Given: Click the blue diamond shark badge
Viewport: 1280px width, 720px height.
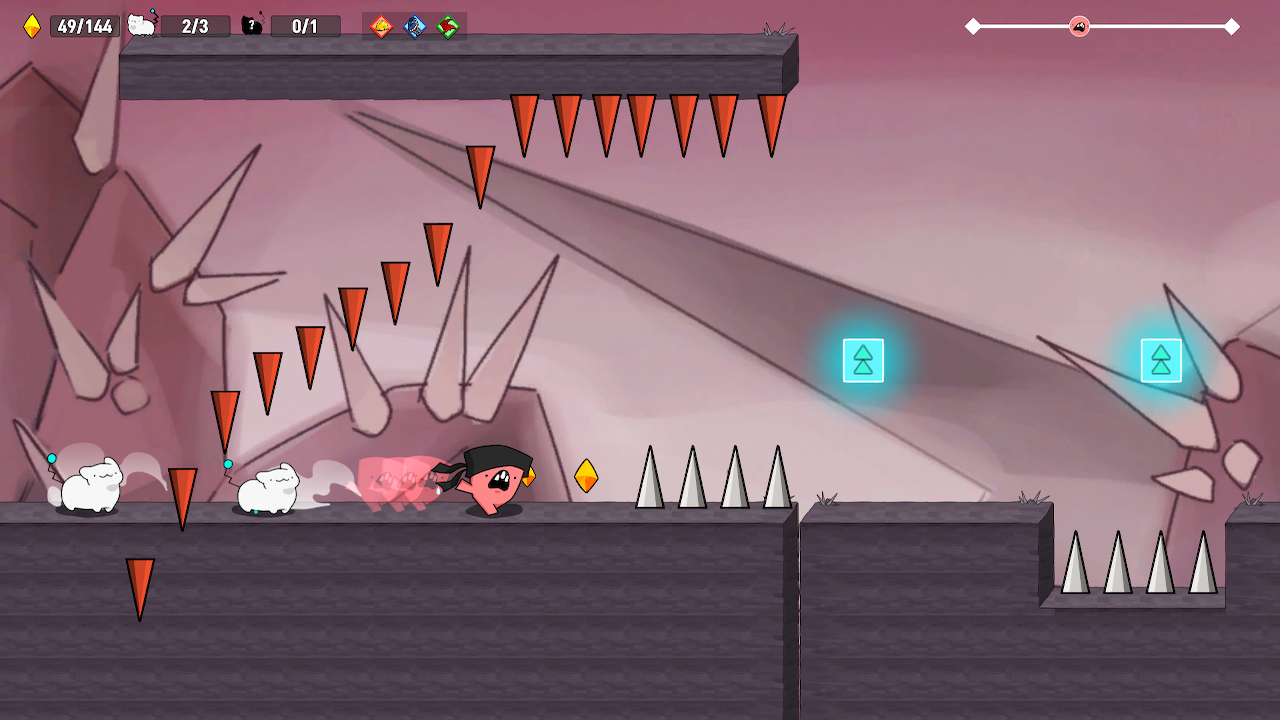Looking at the screenshot, I should click(x=413, y=27).
